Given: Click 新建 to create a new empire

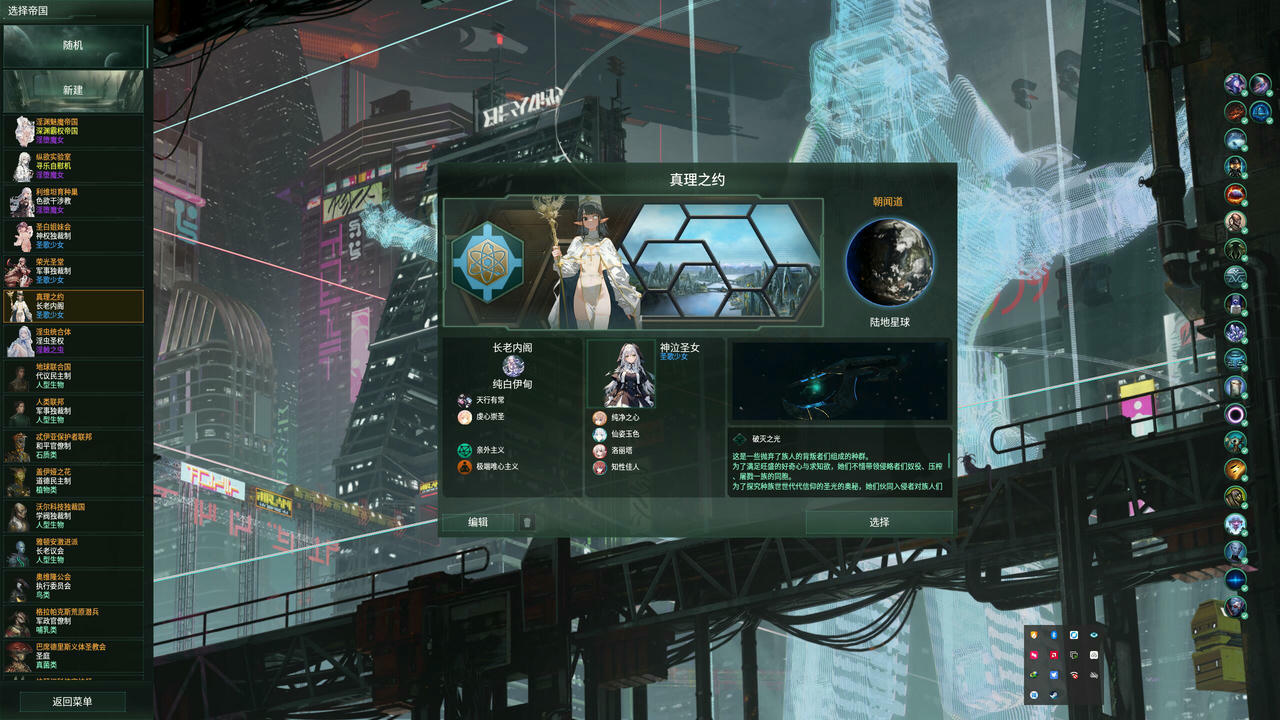Looking at the screenshot, I should [x=75, y=91].
